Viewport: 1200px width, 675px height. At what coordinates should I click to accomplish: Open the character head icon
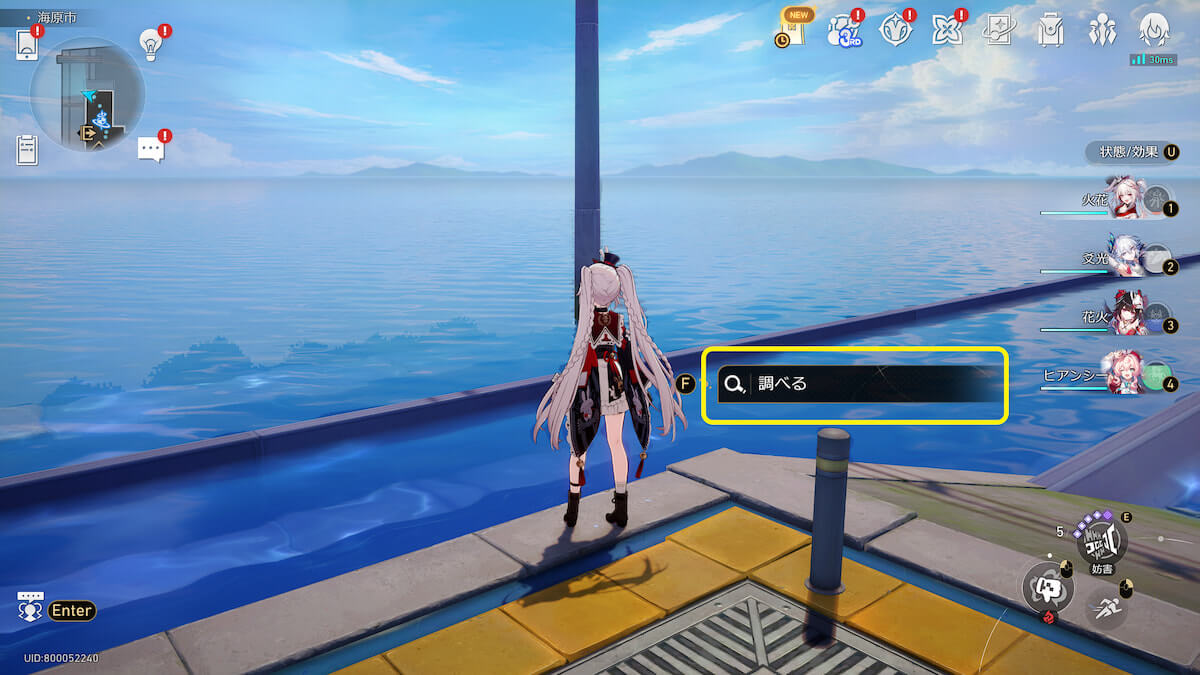pos(1154,29)
